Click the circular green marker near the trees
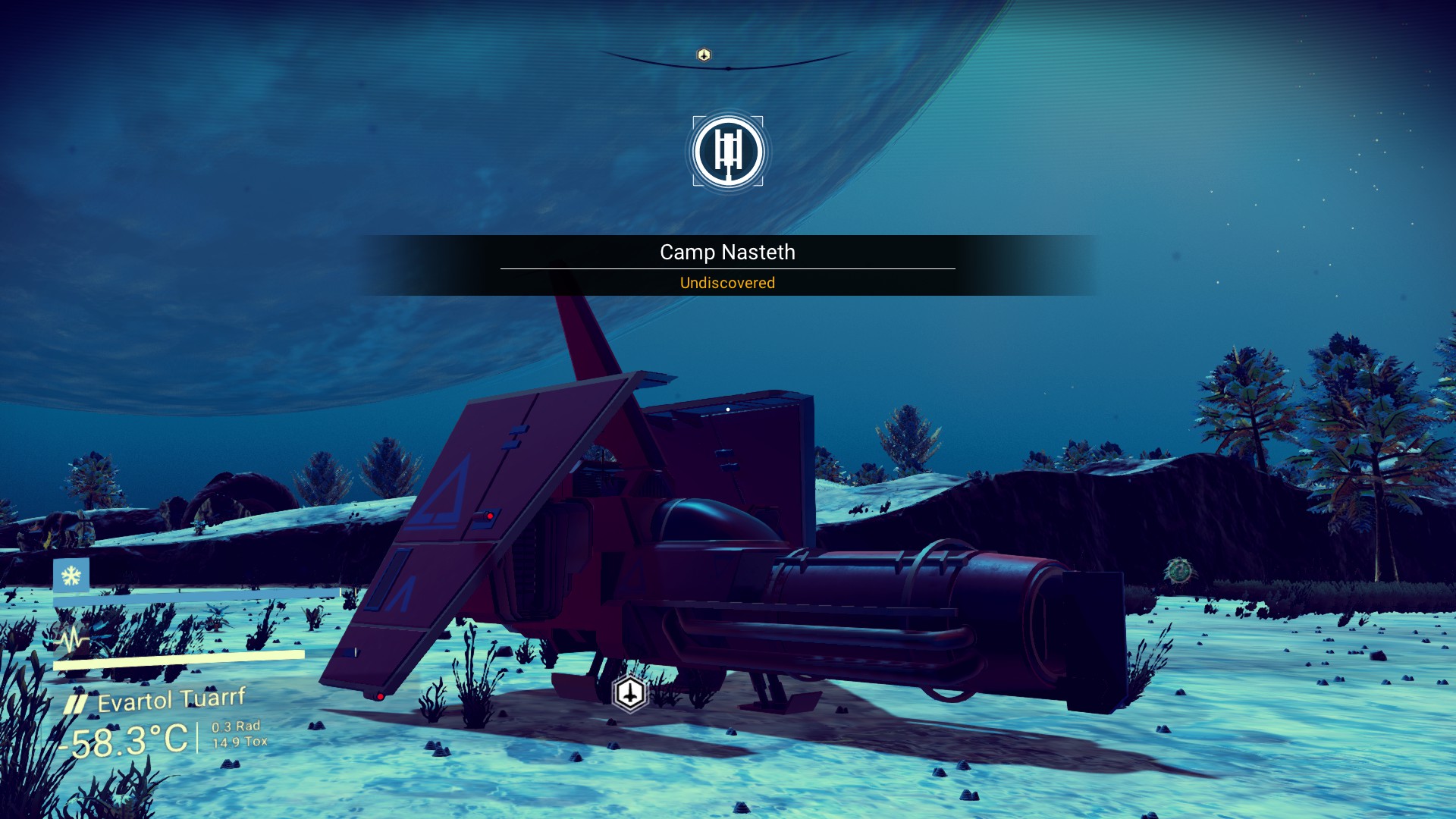Screen dimensions: 1456x819 click(x=1178, y=570)
